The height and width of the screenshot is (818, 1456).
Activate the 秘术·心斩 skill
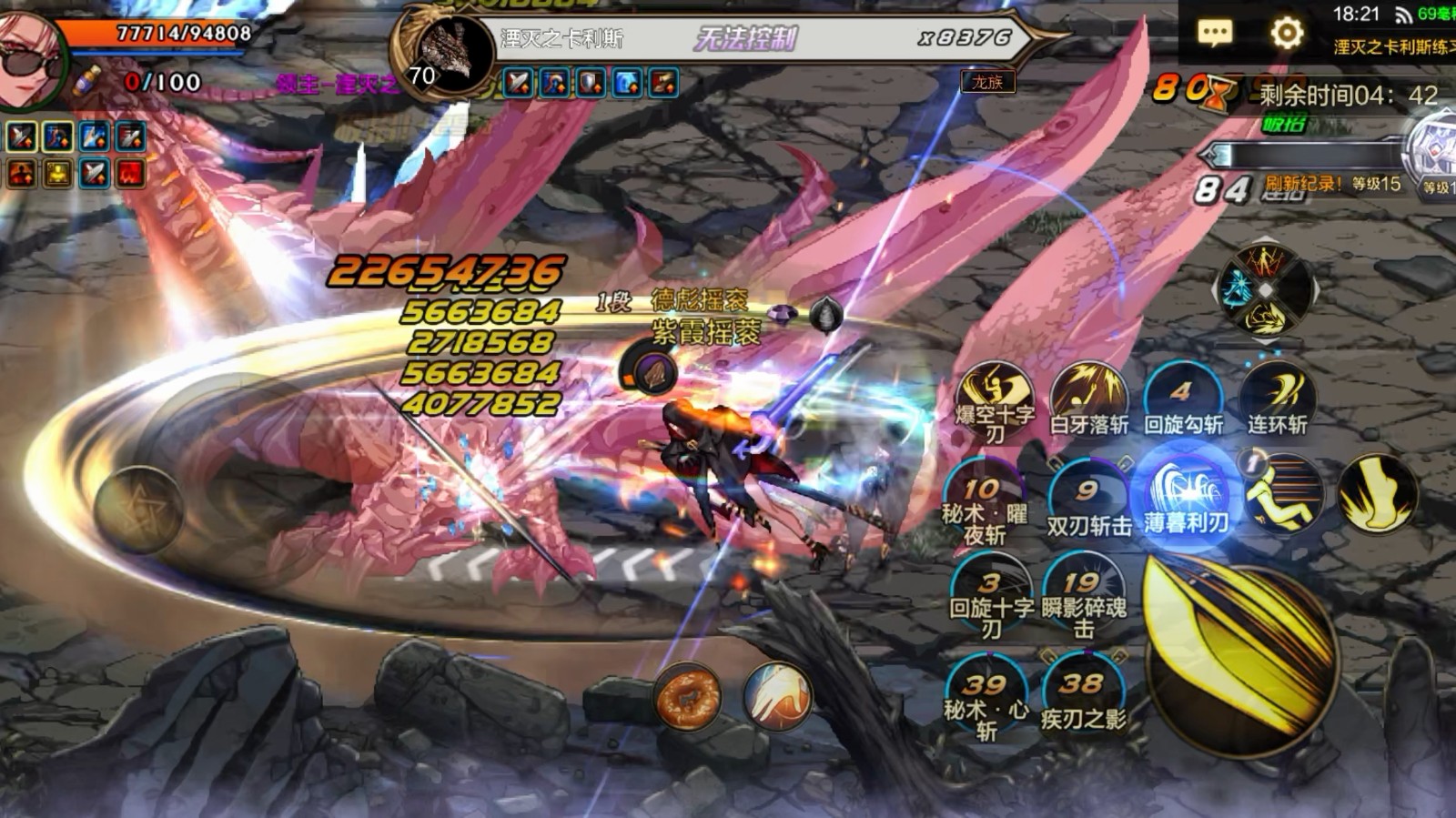pos(986,698)
